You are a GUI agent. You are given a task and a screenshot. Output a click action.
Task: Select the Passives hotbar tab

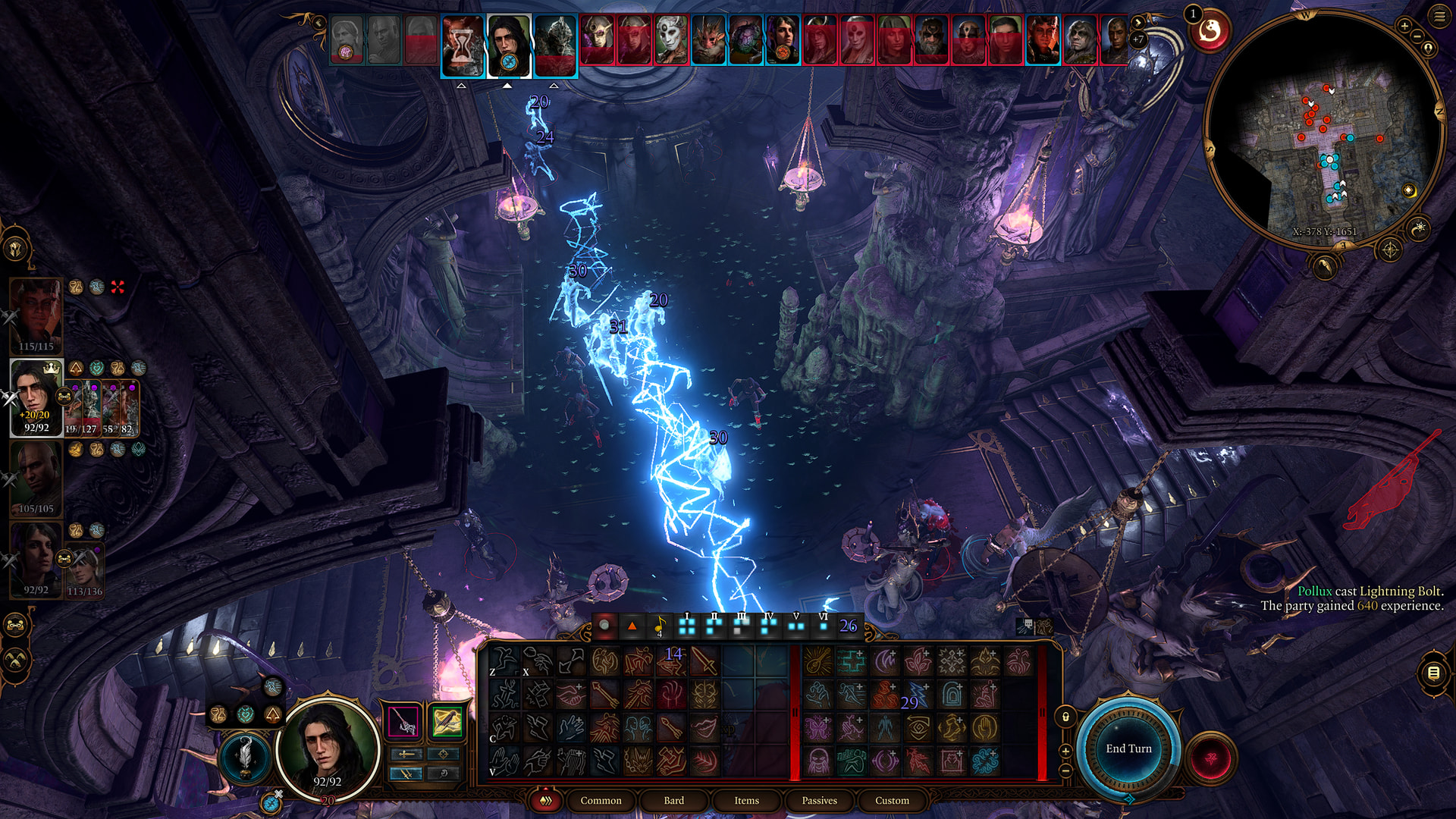coord(819,800)
